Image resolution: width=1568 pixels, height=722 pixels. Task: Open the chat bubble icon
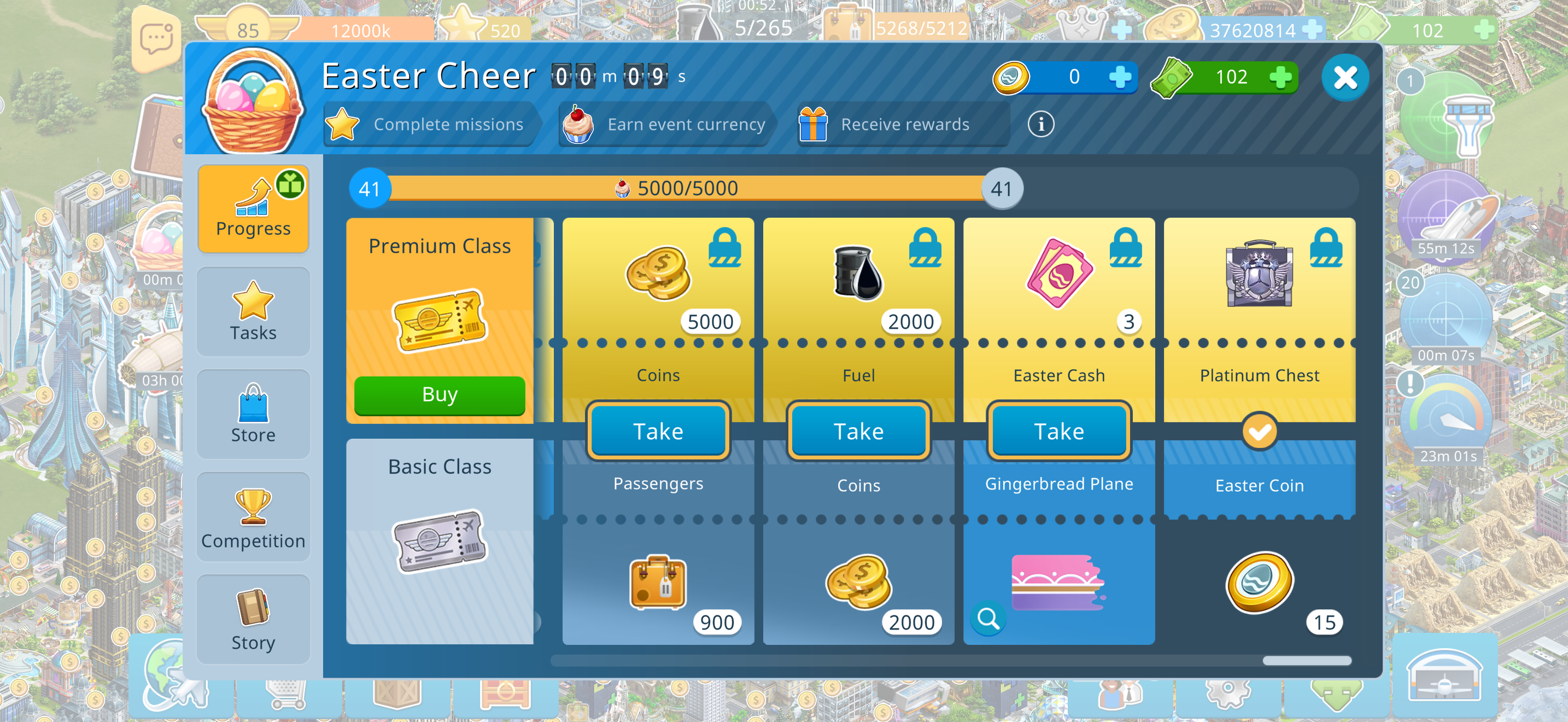tap(156, 39)
